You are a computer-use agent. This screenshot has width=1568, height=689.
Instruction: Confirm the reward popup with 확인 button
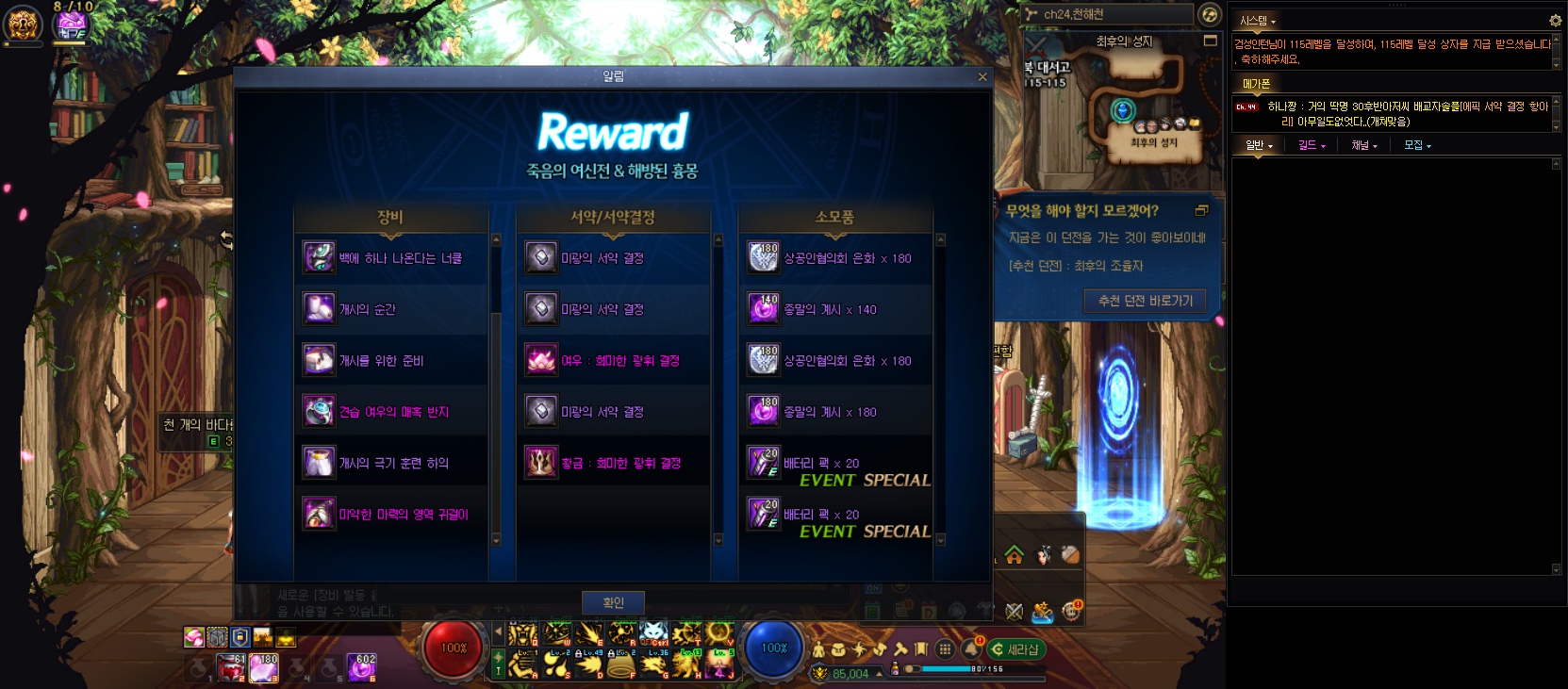click(613, 602)
